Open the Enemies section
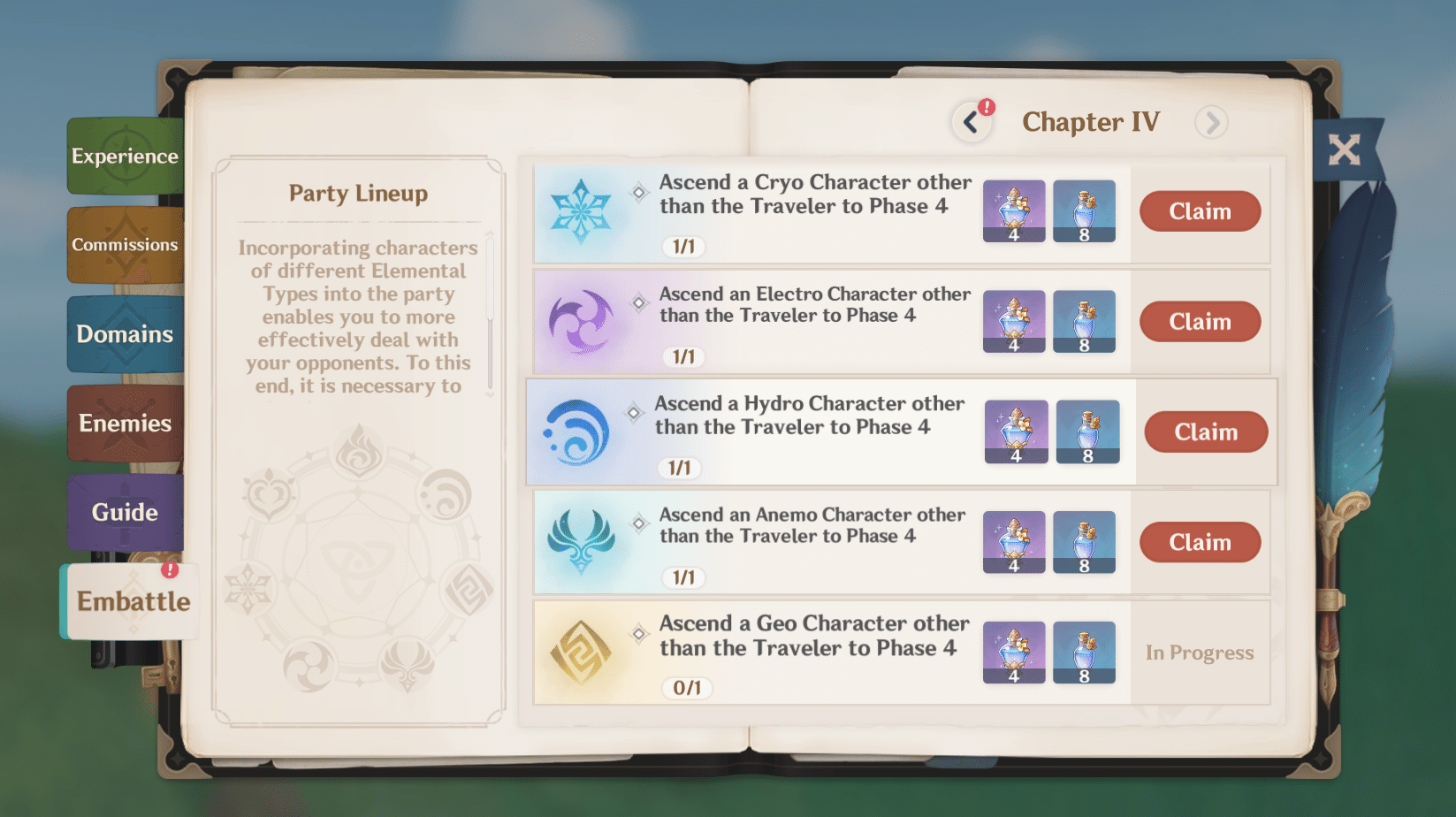The width and height of the screenshot is (1456, 817). click(x=124, y=423)
